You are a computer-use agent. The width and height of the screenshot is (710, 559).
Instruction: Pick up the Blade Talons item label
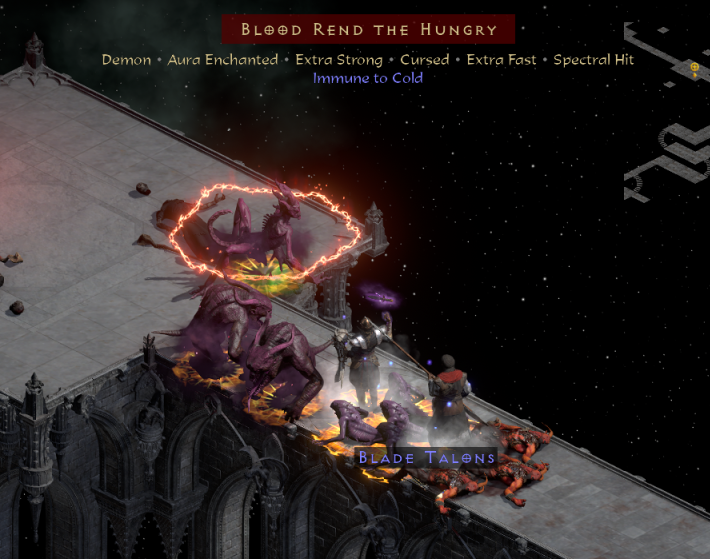click(x=427, y=458)
